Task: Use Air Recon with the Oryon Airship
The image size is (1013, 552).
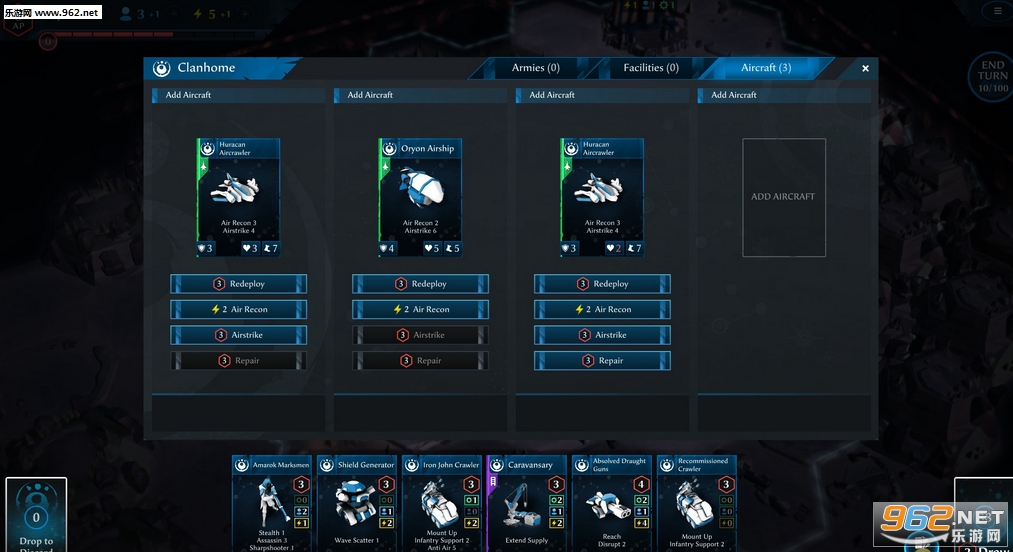Action: coord(420,309)
